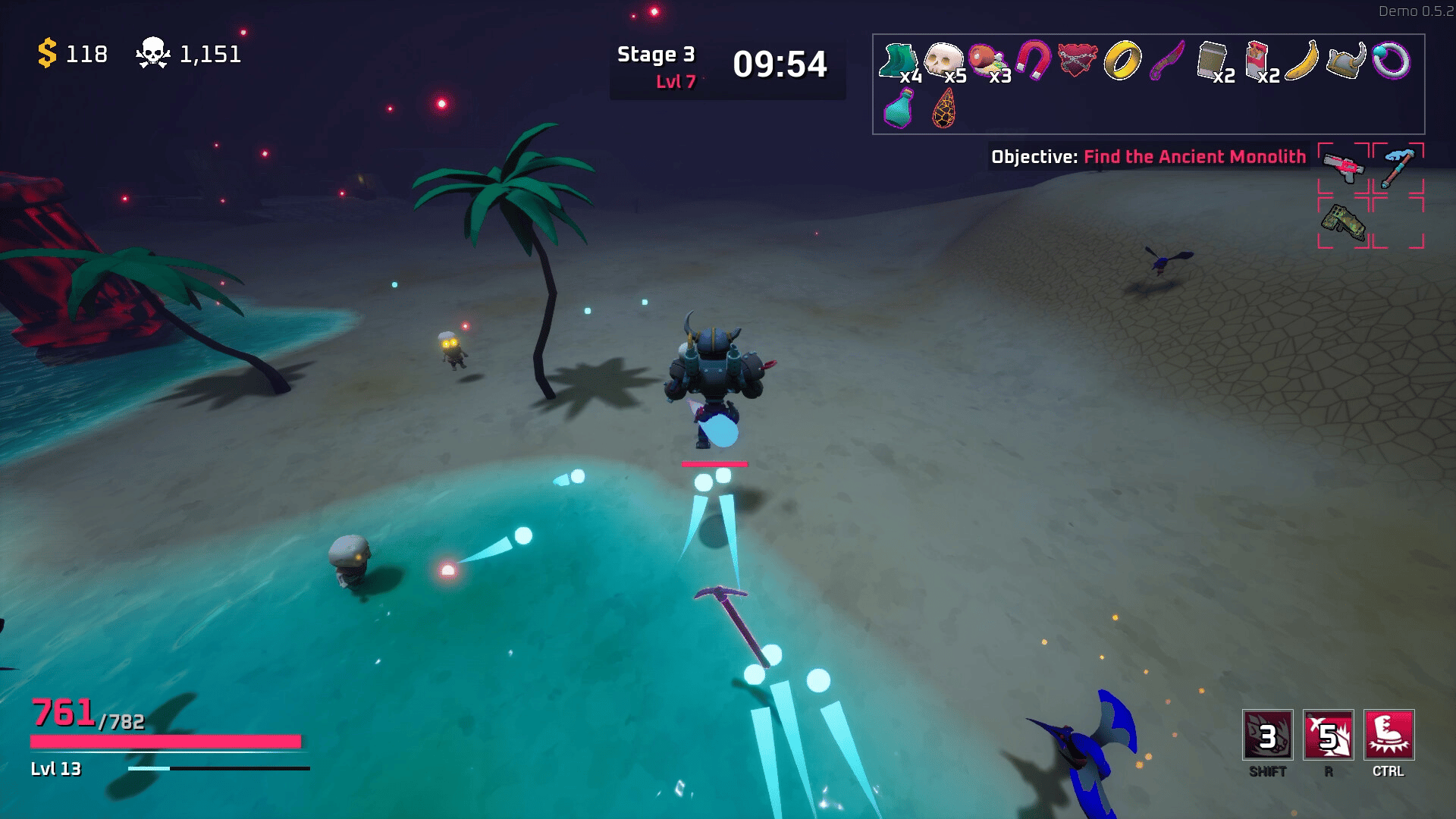Select the ham on plate item

click(x=987, y=61)
